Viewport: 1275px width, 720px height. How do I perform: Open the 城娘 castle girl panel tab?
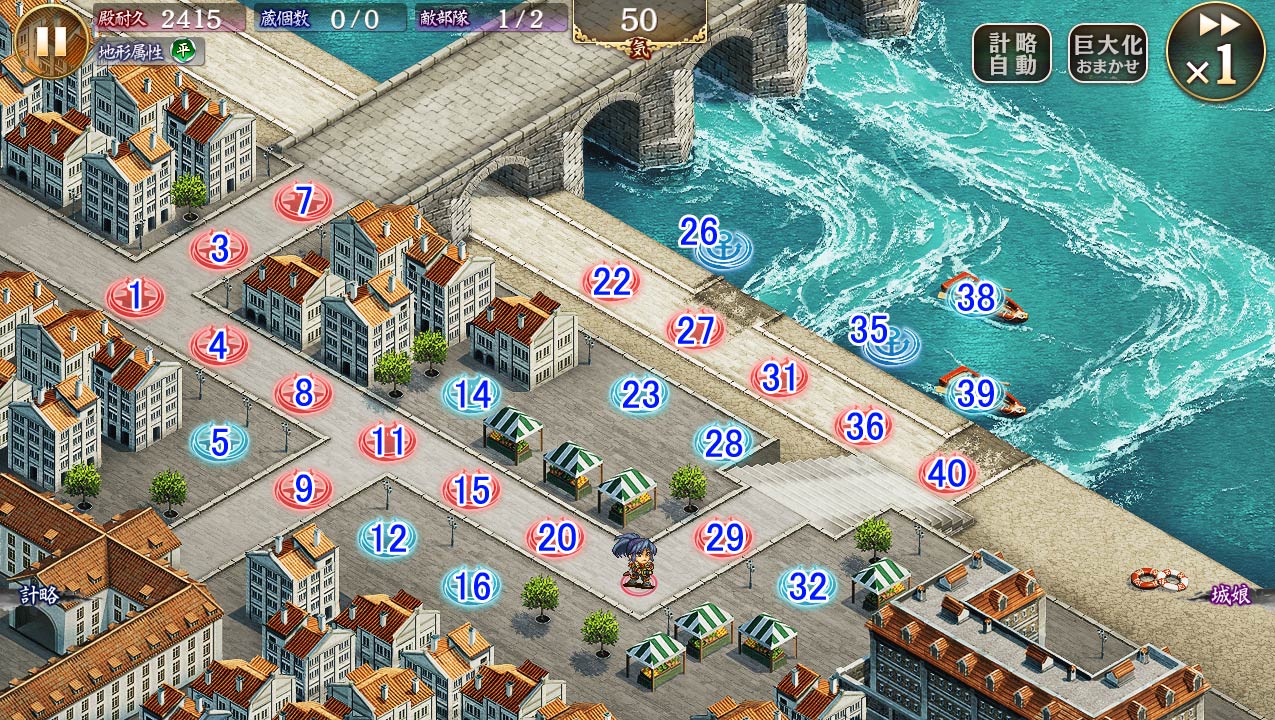click(x=1231, y=595)
